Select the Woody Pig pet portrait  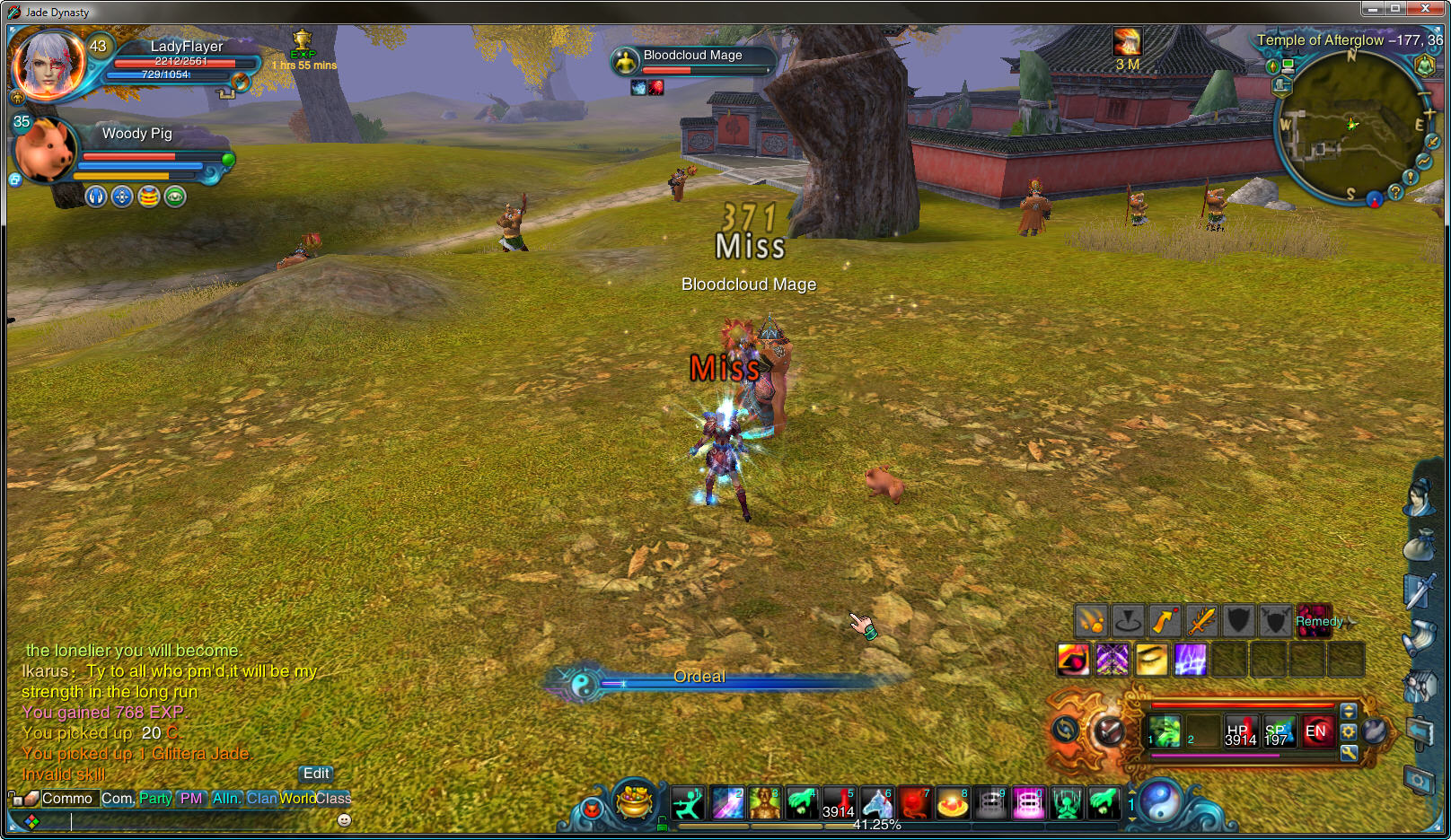pos(45,150)
